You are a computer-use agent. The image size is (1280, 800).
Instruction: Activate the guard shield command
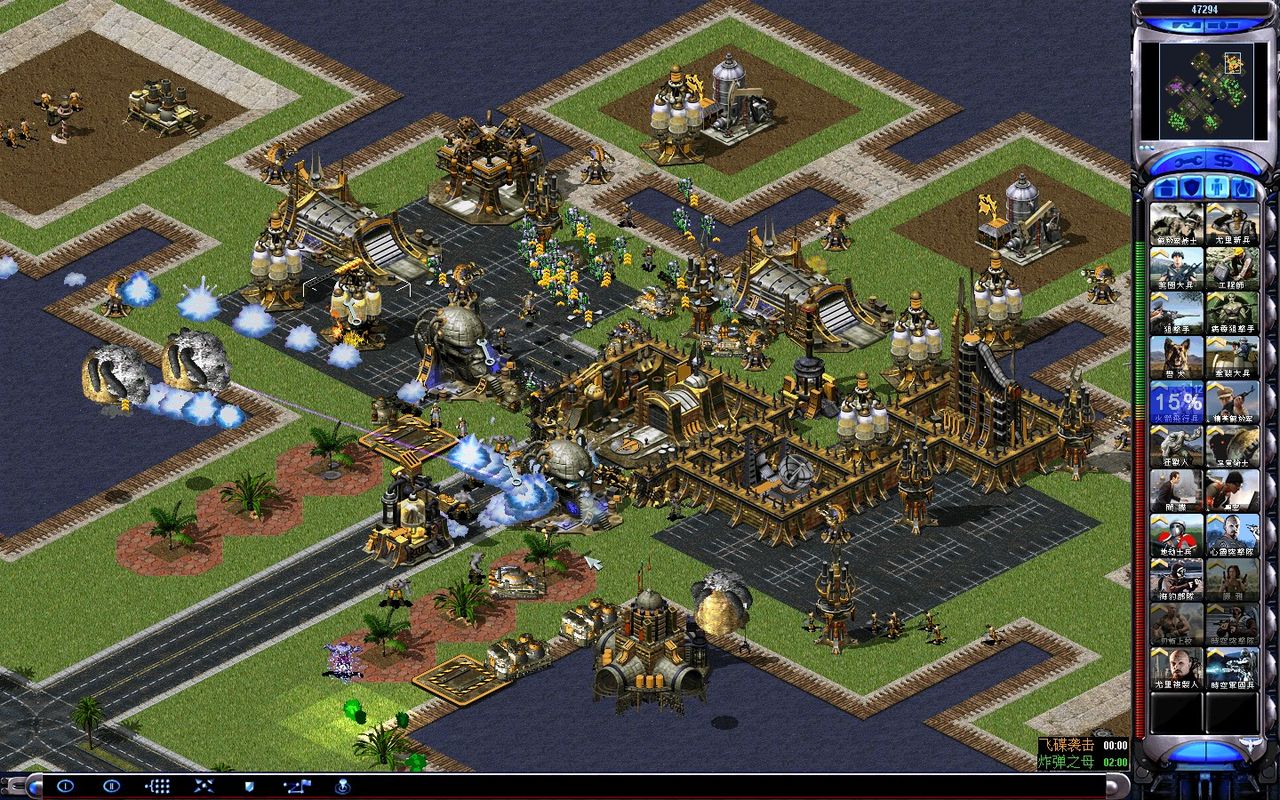point(249,786)
